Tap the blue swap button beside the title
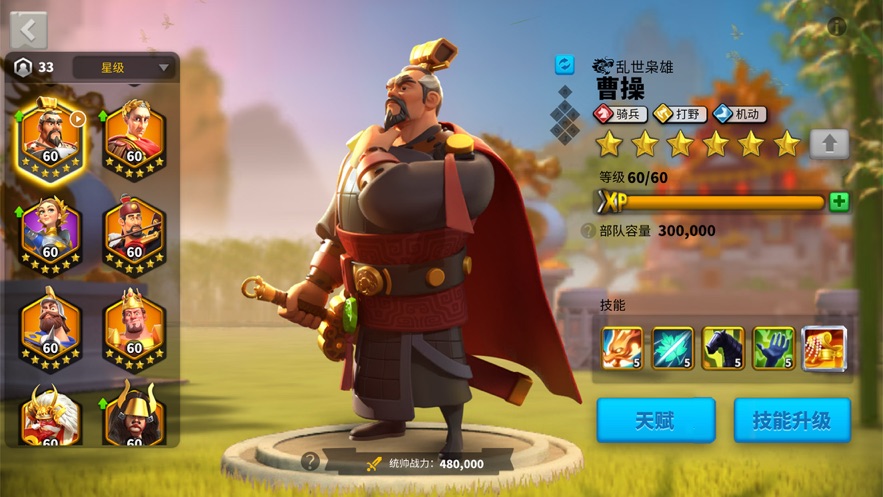 coord(565,64)
